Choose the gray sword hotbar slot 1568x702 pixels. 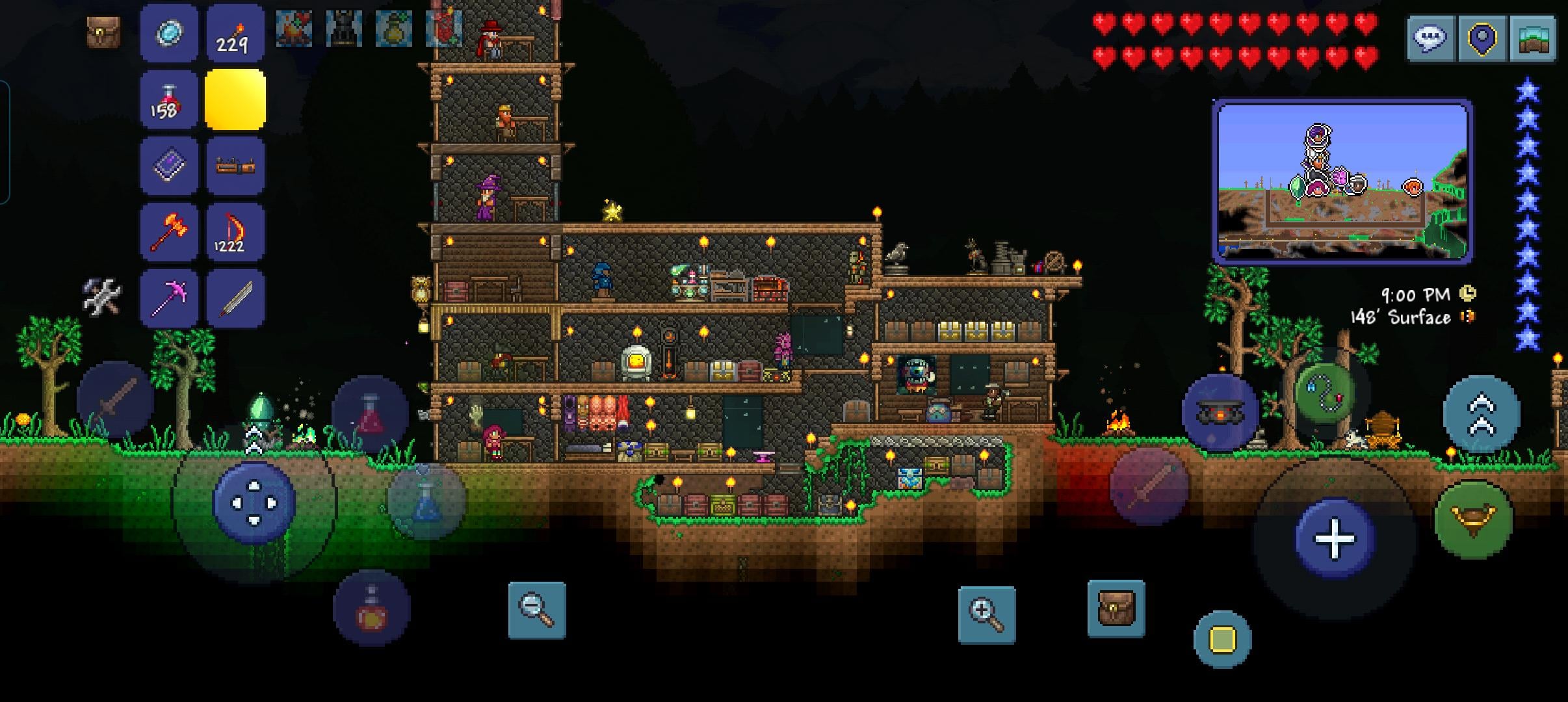click(235, 298)
